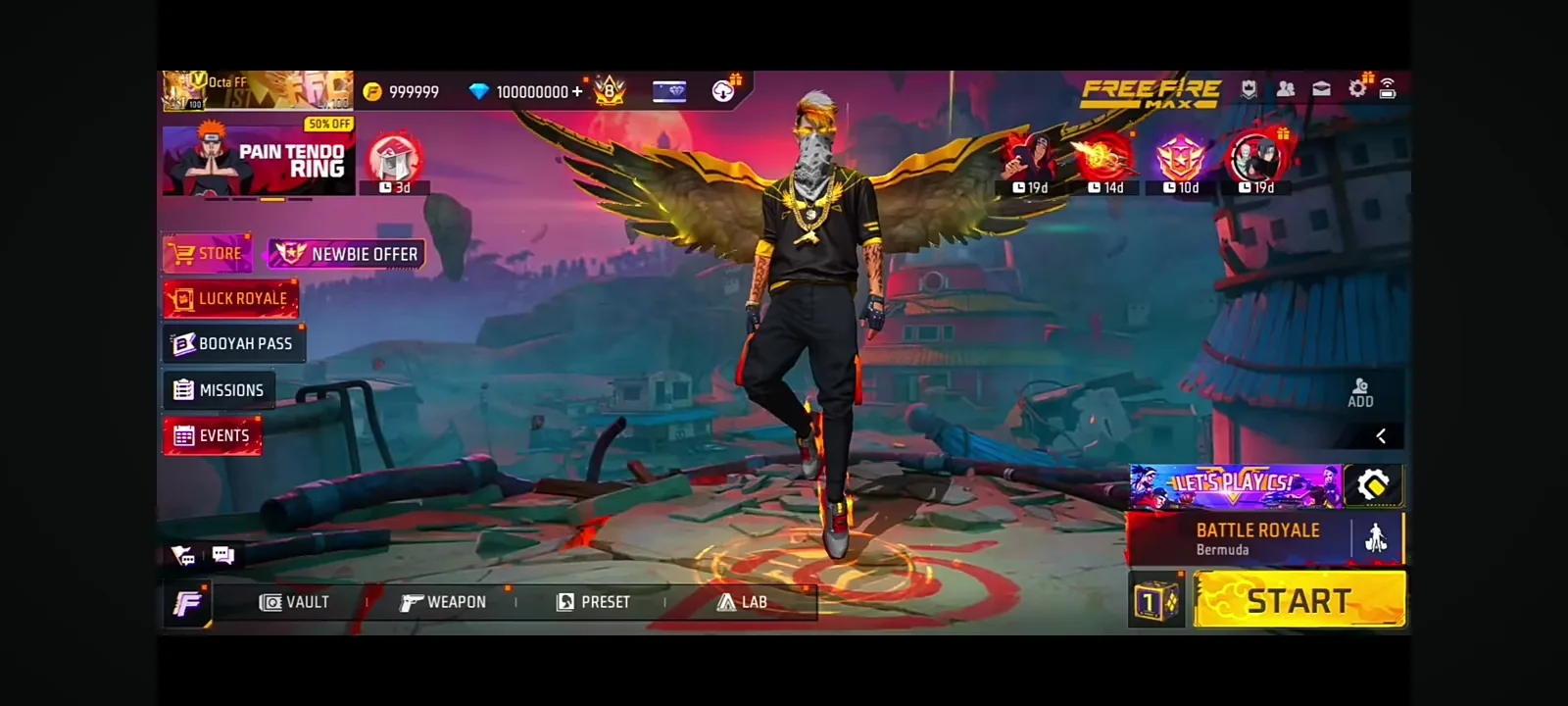Image resolution: width=1568 pixels, height=706 pixels.
Task: Open the Vault tab
Action: click(294, 602)
